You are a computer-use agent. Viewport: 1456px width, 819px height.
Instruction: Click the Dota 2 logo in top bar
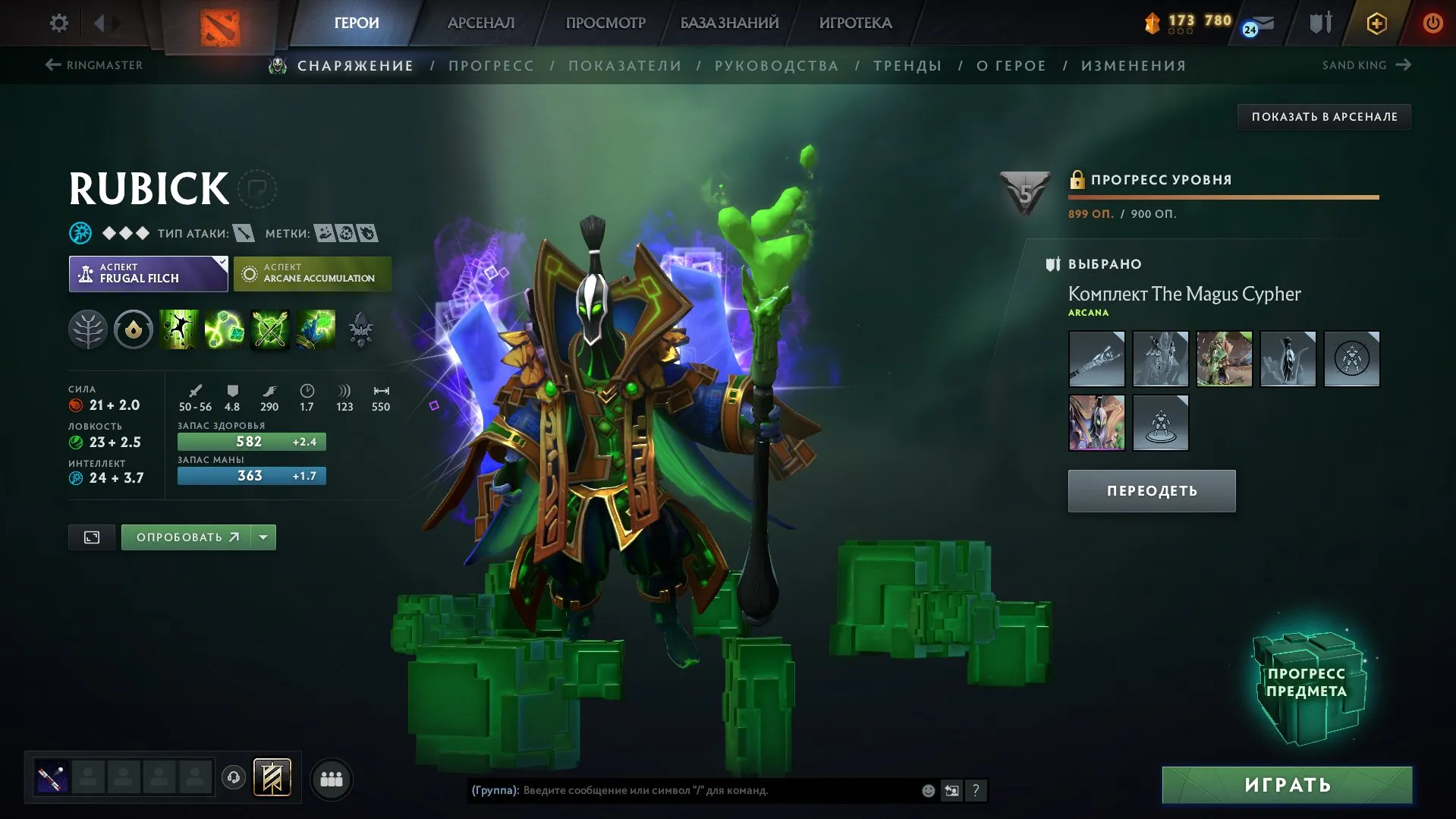point(219,22)
